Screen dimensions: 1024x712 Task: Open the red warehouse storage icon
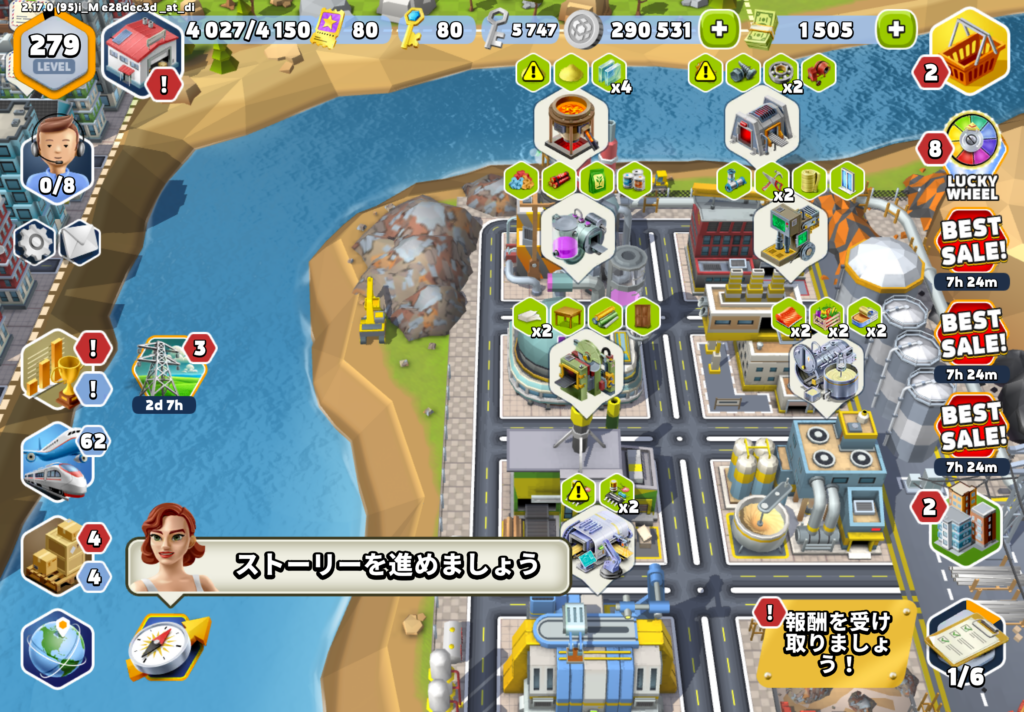(141, 52)
